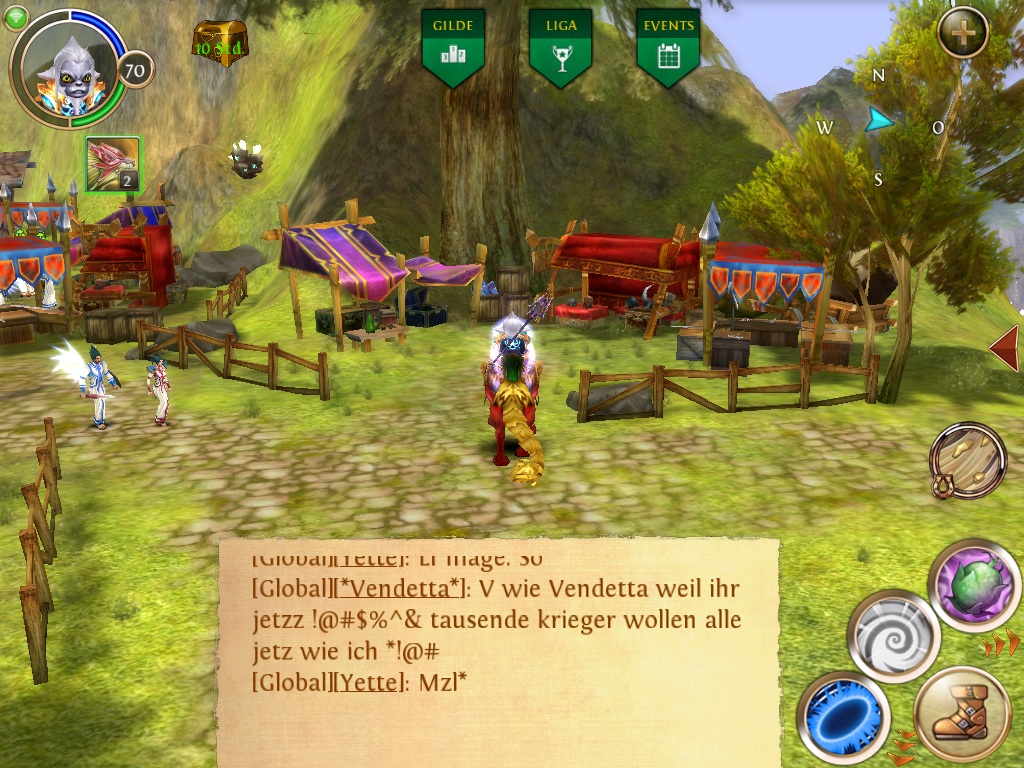Open the Gilde banner menu
This screenshot has height=768, width=1024.
coord(454,45)
